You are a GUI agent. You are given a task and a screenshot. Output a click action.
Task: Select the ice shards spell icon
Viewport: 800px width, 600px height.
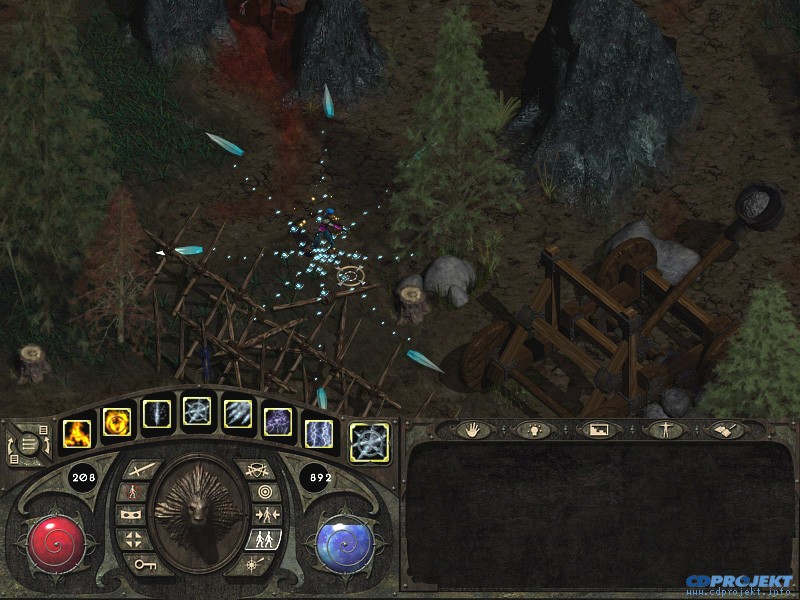pos(236,414)
